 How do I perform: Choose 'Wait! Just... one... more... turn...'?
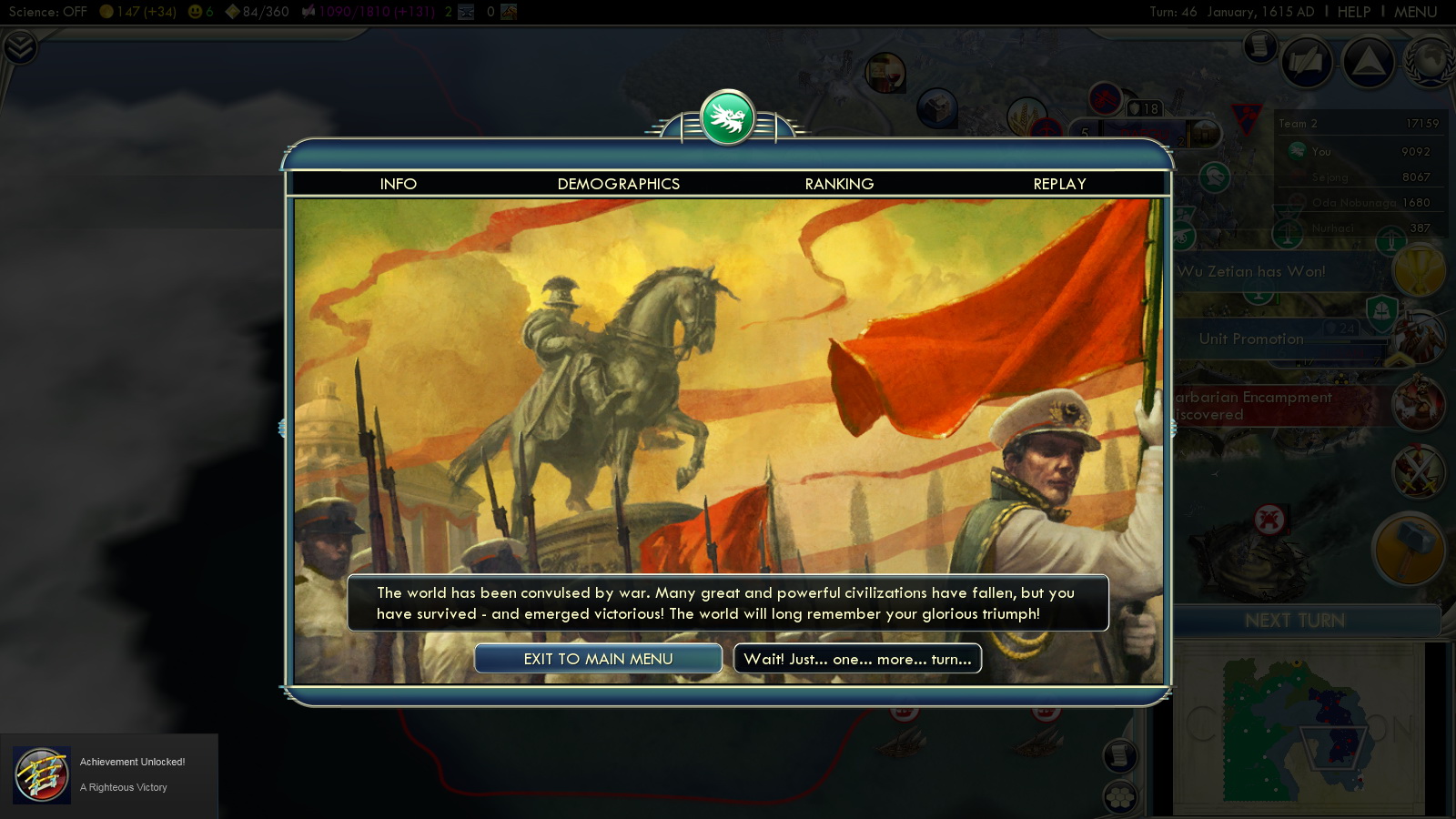pyautogui.click(x=857, y=659)
